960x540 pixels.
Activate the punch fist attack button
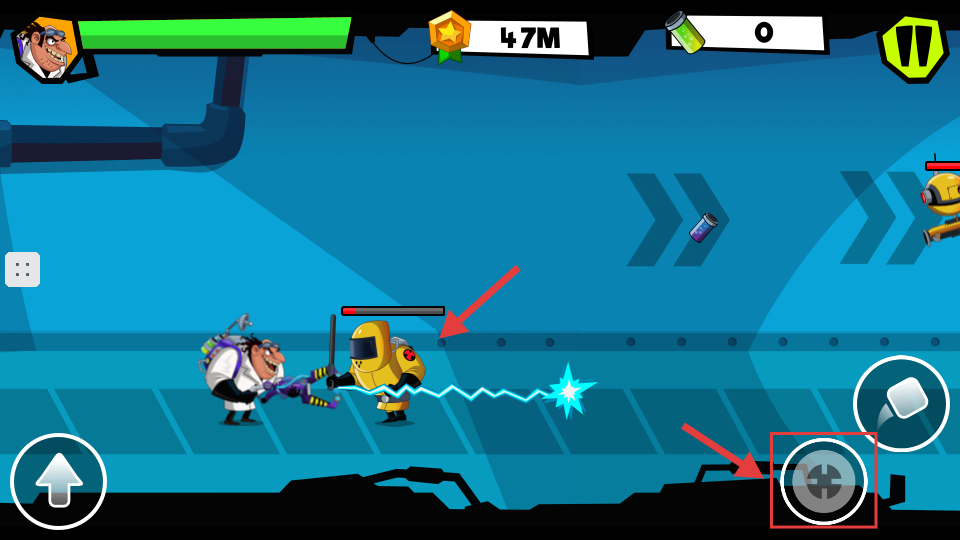(x=900, y=402)
